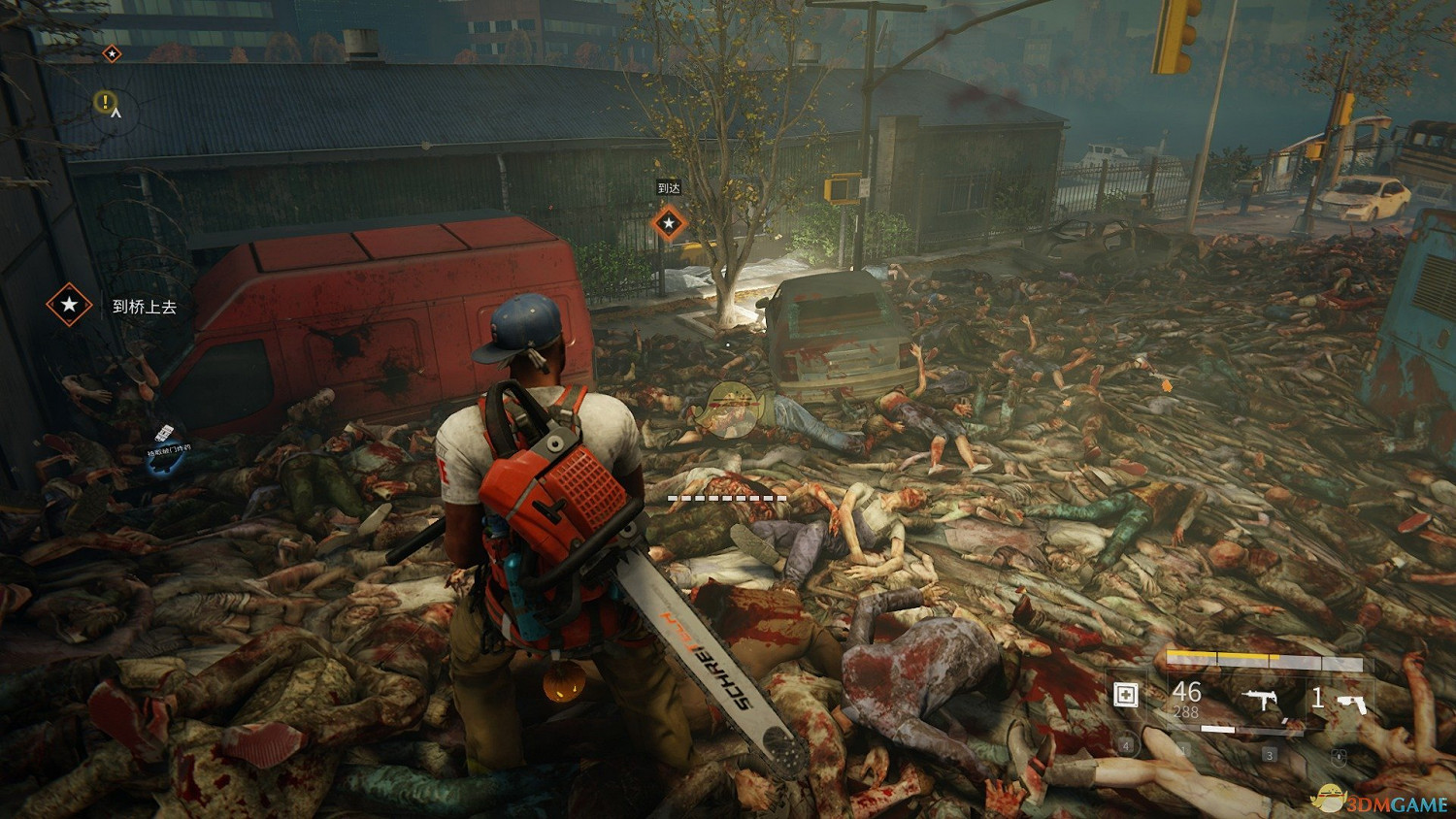Select the medkit slot icon
The image size is (1456, 819).
pyautogui.click(x=1126, y=695)
